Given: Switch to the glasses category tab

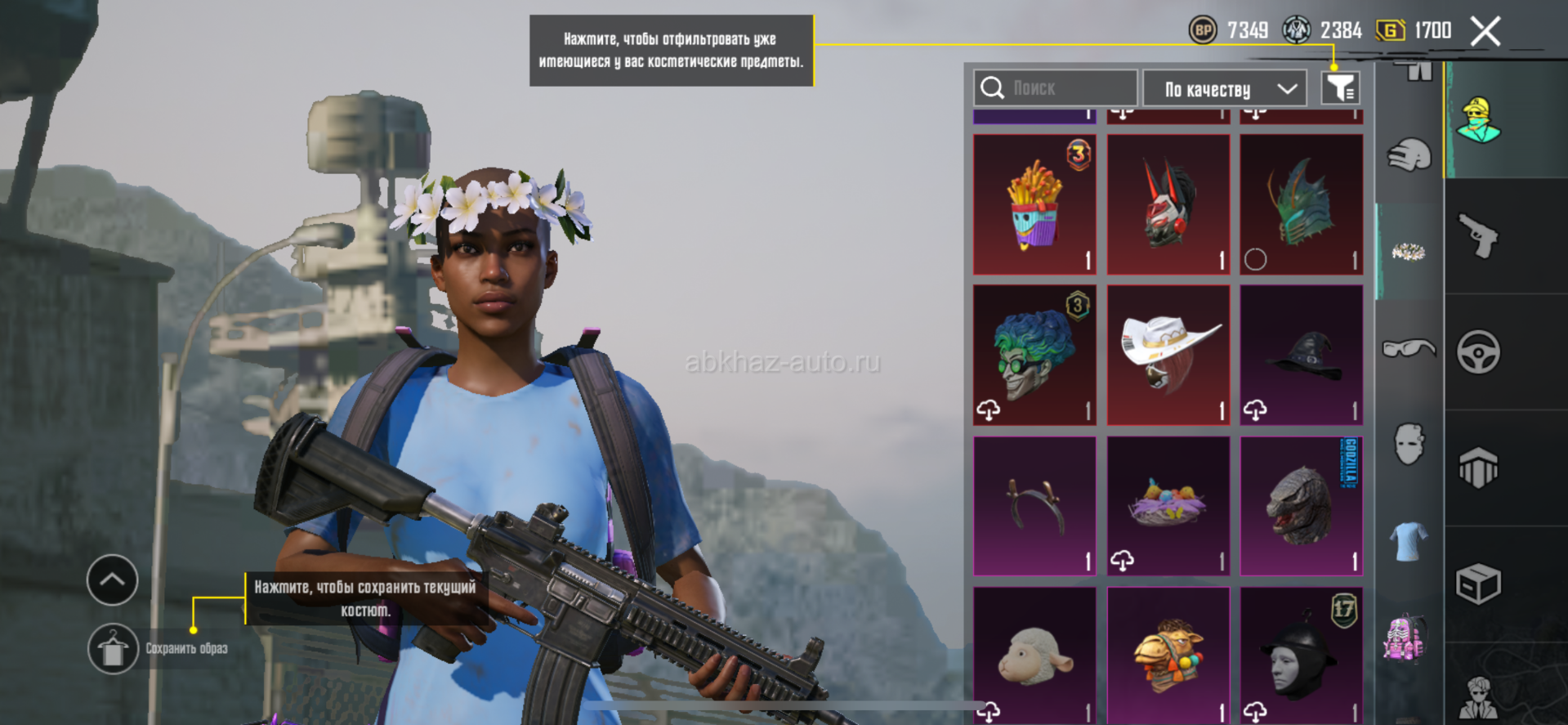Looking at the screenshot, I should coord(1409,349).
